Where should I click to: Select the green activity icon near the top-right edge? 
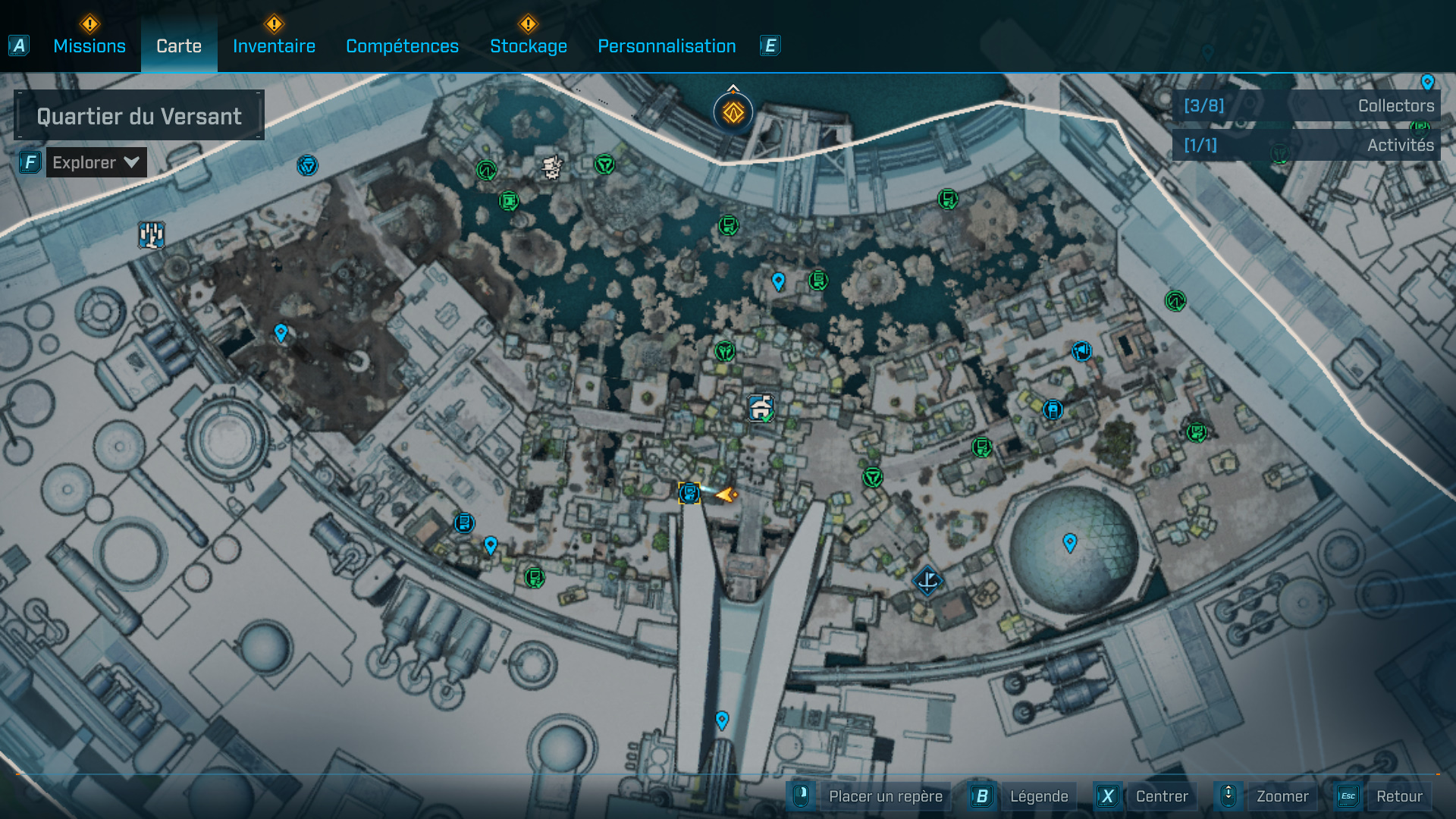click(1174, 302)
